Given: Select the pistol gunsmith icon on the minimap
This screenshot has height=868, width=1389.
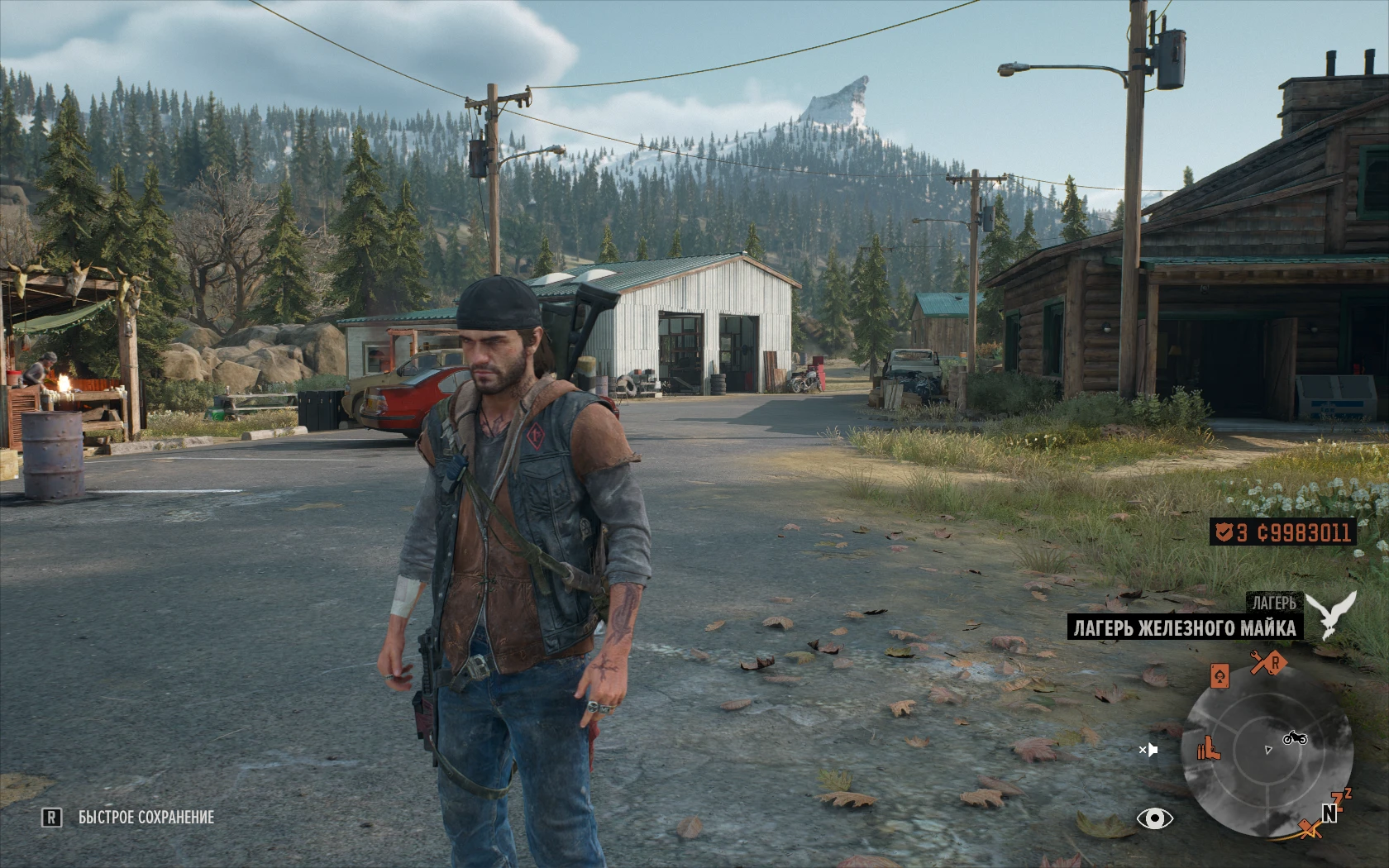Looking at the screenshot, I should tap(1209, 749).
